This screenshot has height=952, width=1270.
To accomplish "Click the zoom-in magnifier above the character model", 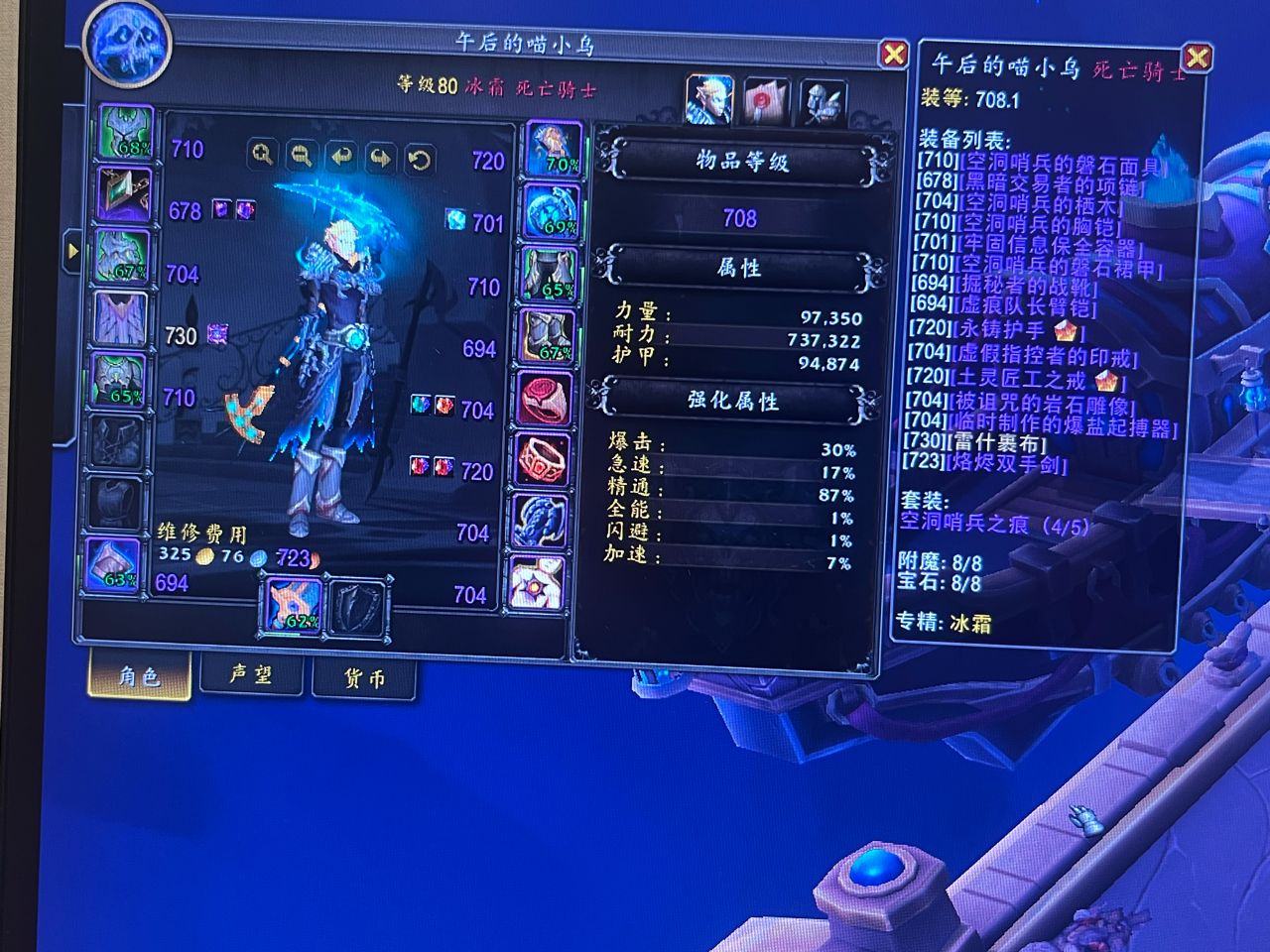I will (x=263, y=155).
